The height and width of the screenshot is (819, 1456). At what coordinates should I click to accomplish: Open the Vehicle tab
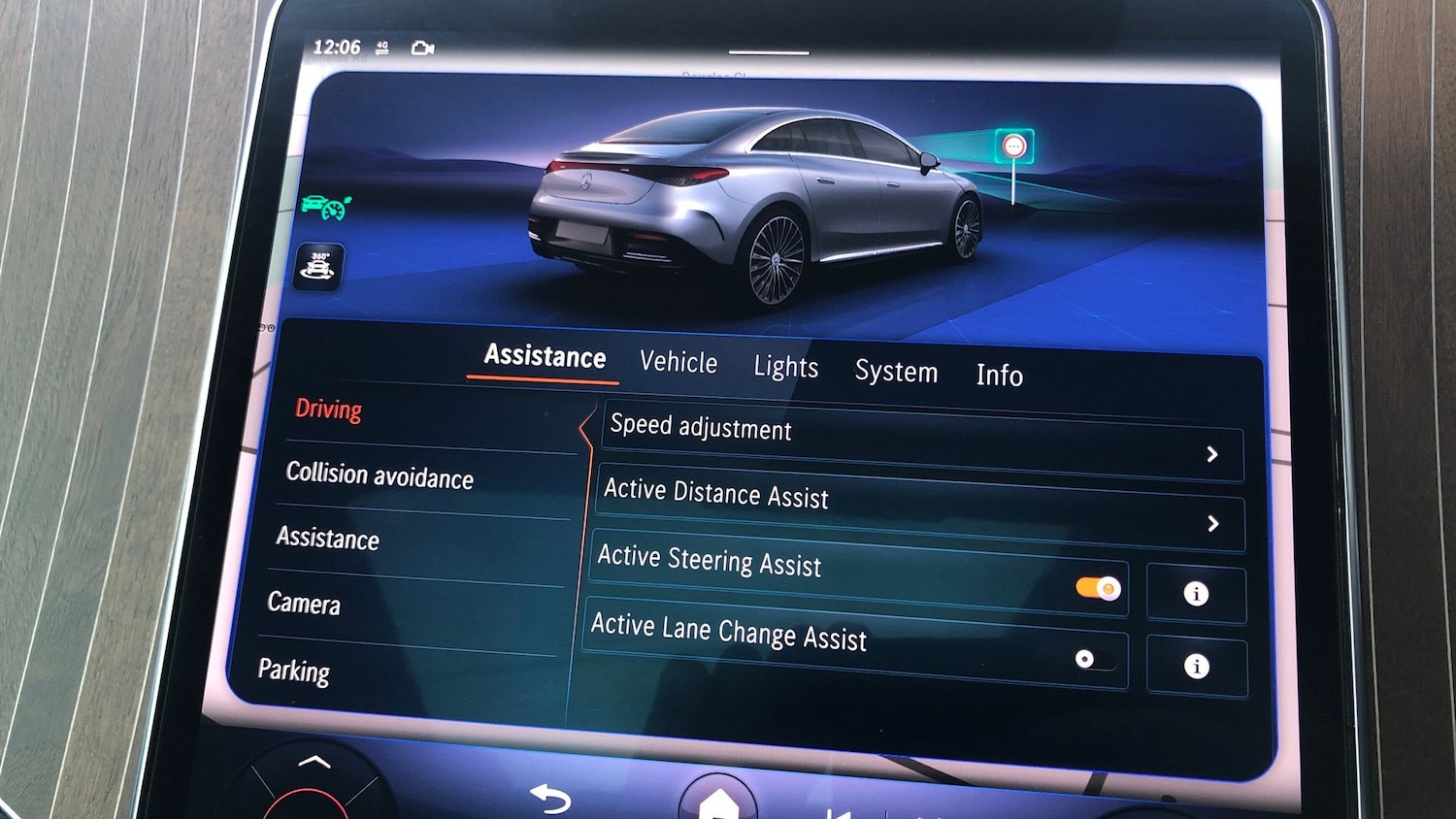(678, 362)
